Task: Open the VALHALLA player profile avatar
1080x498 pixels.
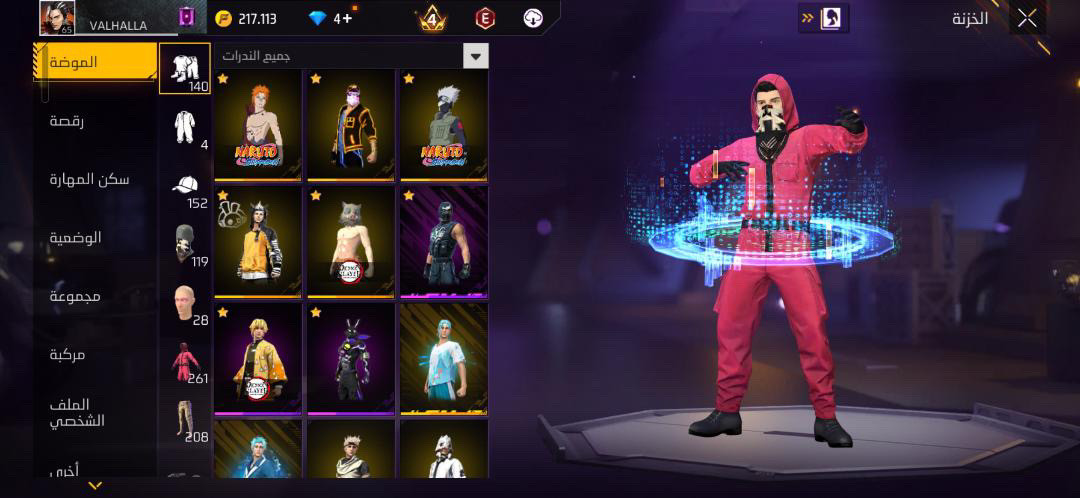Action: pyautogui.click(x=57, y=17)
